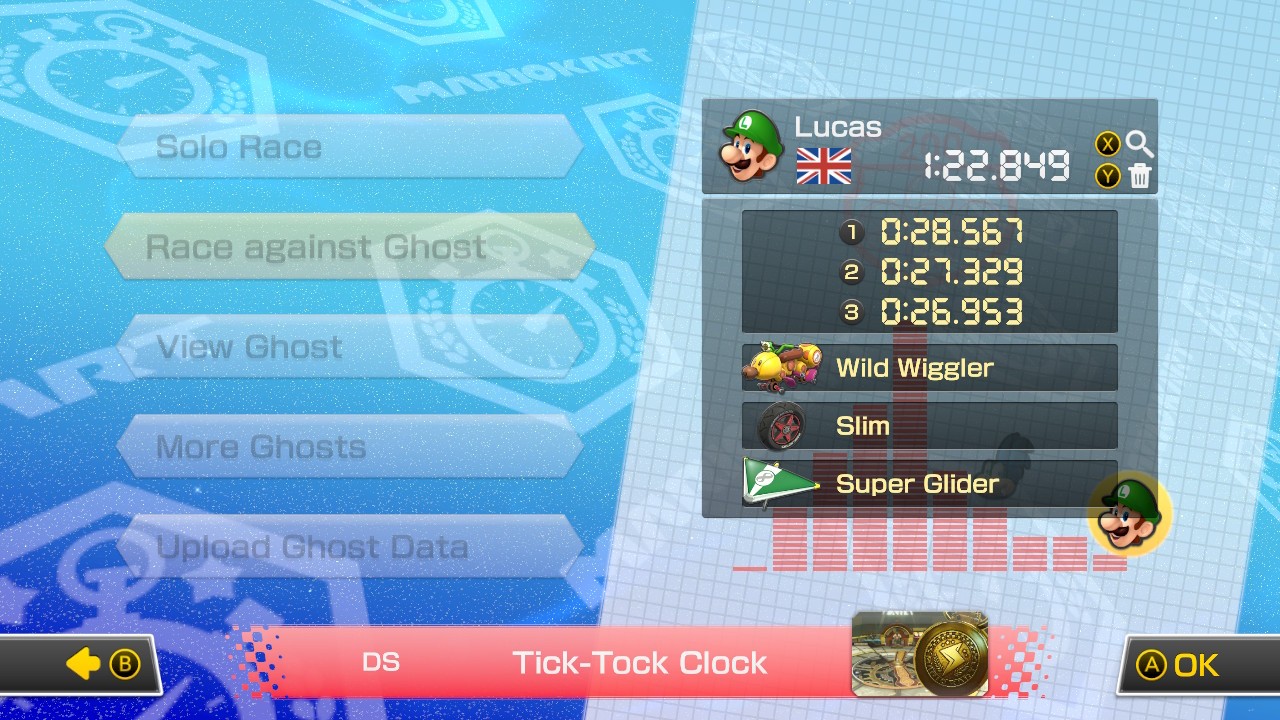Click the Slim tires row
Image resolution: width=1280 pixels, height=720 pixels.
tap(929, 426)
